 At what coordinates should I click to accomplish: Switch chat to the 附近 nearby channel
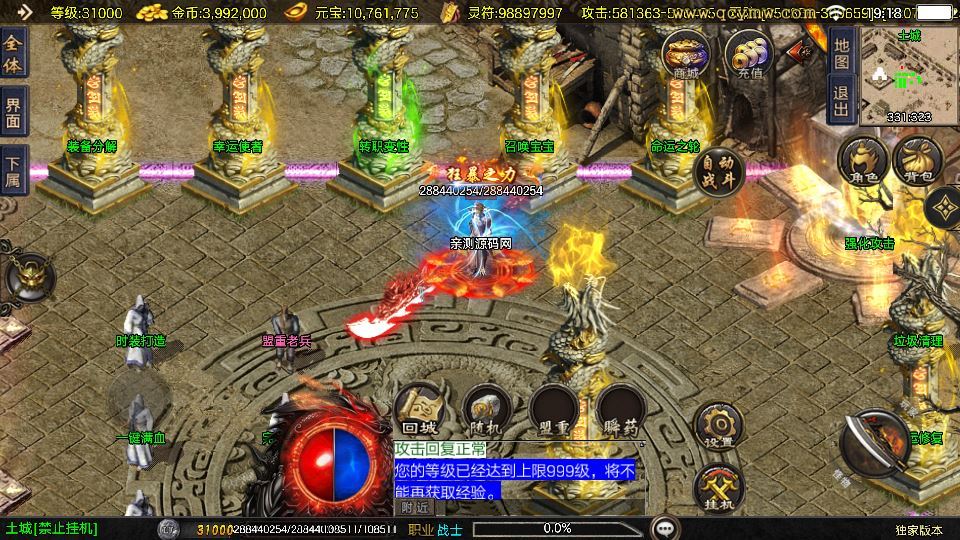tap(416, 507)
